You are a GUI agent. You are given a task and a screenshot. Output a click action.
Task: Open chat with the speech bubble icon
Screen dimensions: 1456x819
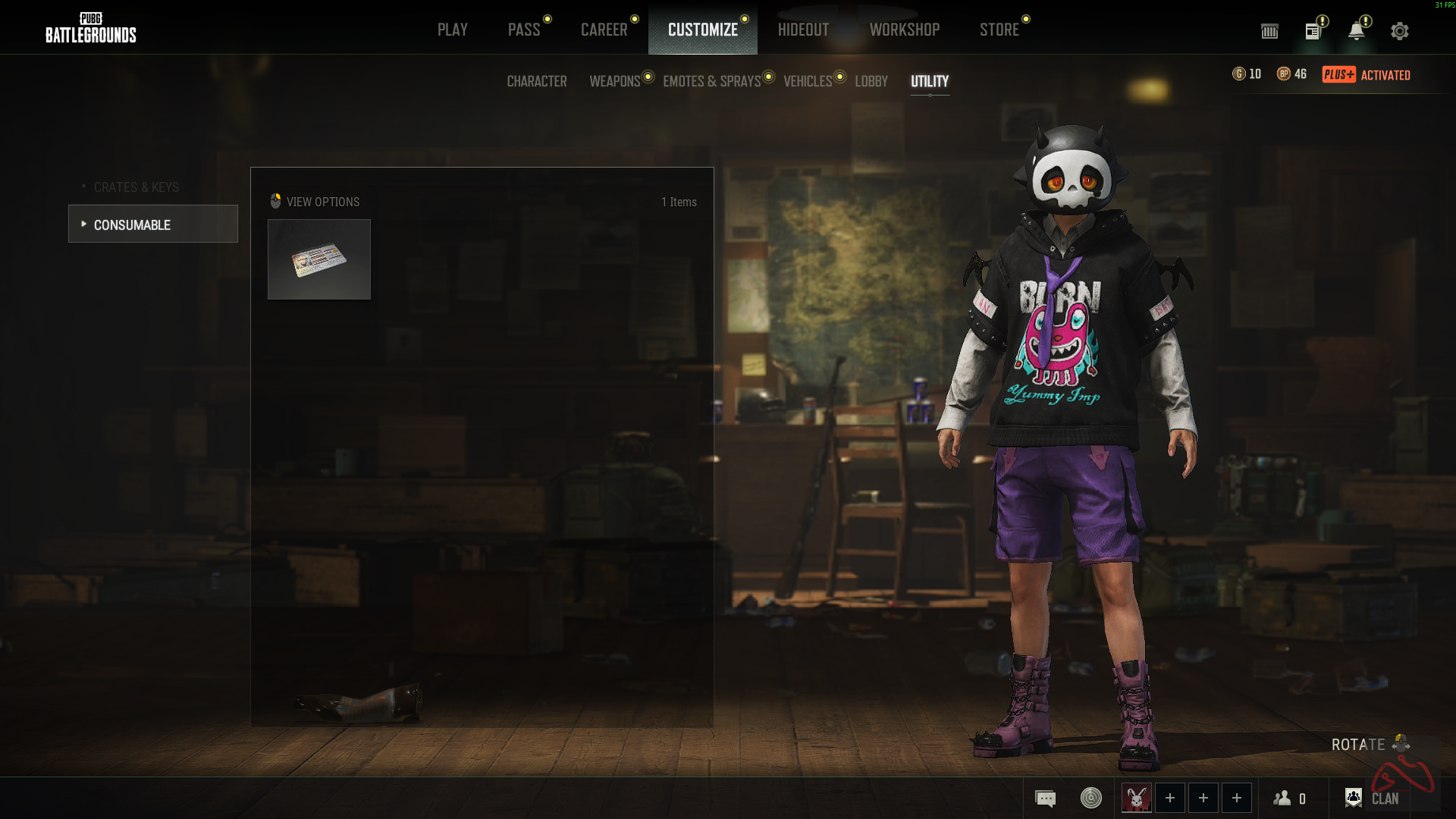tap(1045, 798)
